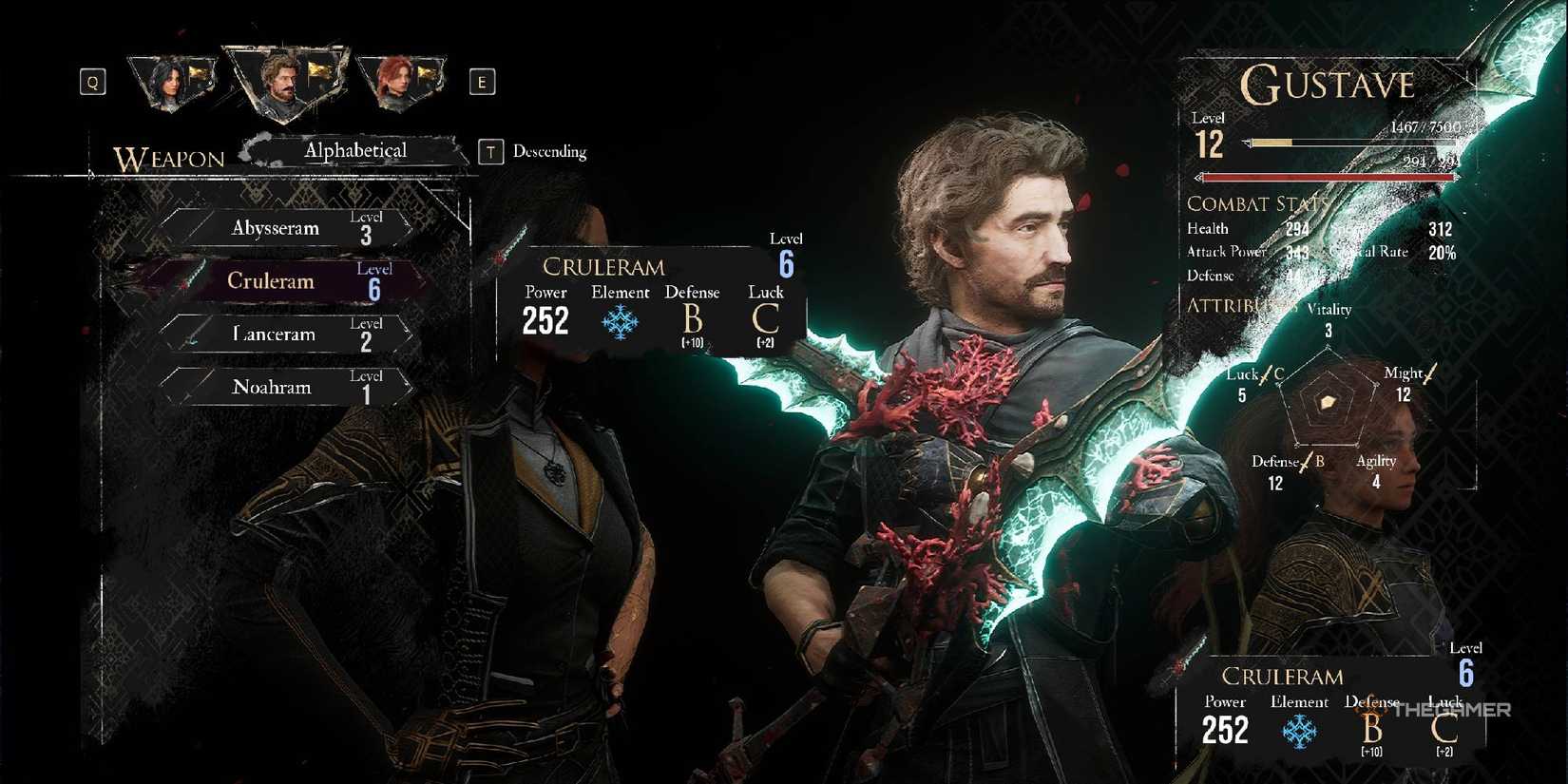1568x784 pixels.
Task: Toggle Descending sort order
Action: click(x=549, y=151)
